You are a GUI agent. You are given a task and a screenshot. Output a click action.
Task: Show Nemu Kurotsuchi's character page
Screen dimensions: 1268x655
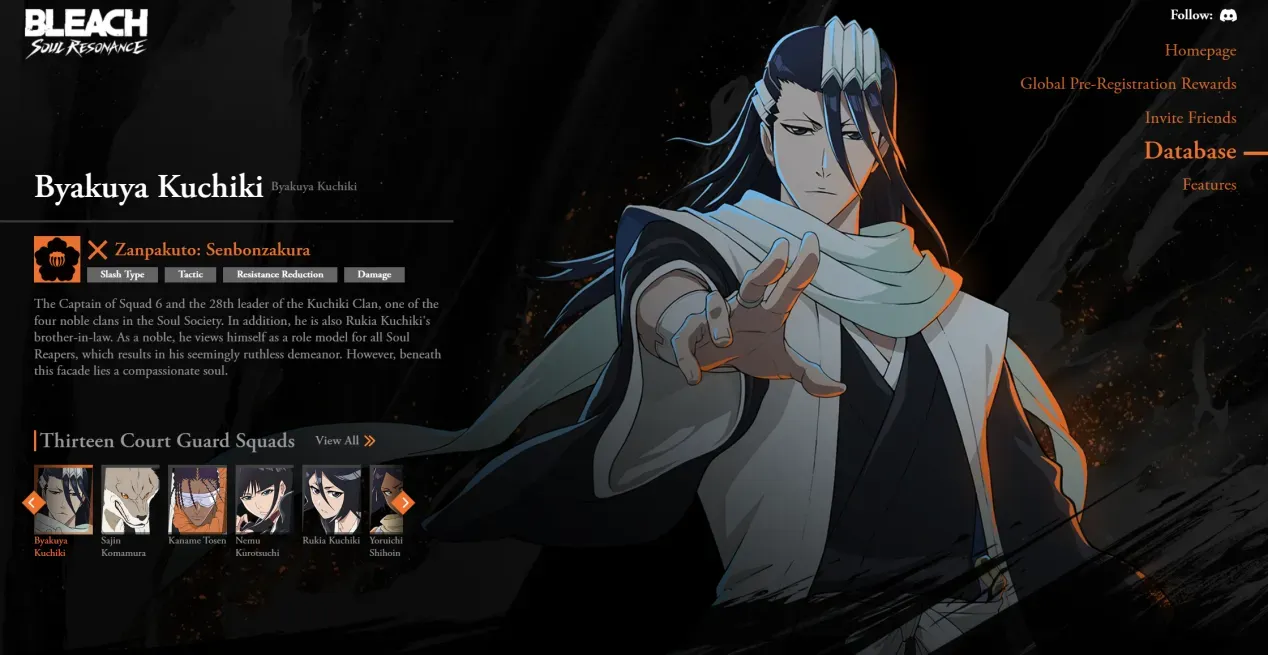[264, 499]
